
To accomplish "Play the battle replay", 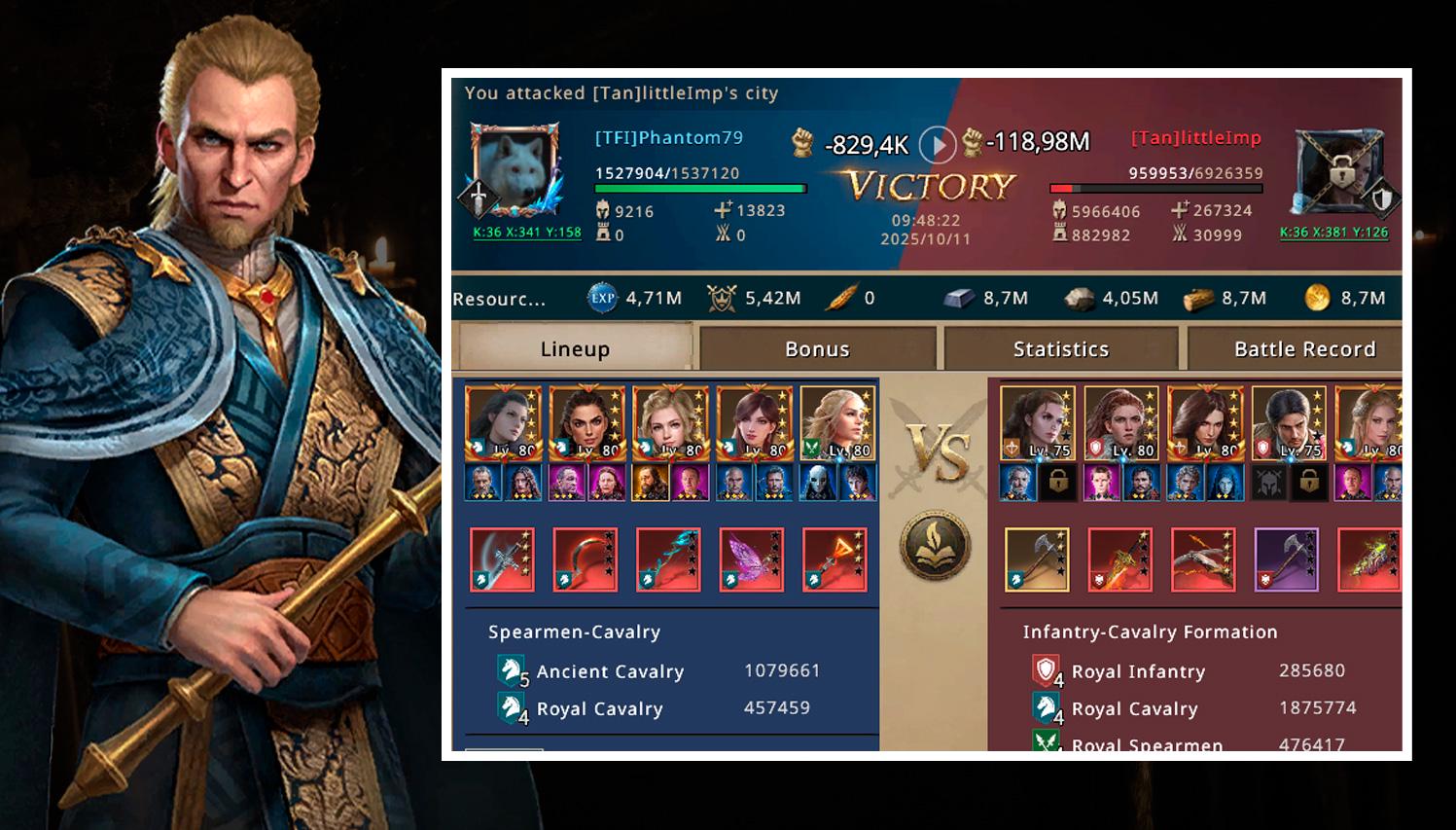I will tap(938, 145).
